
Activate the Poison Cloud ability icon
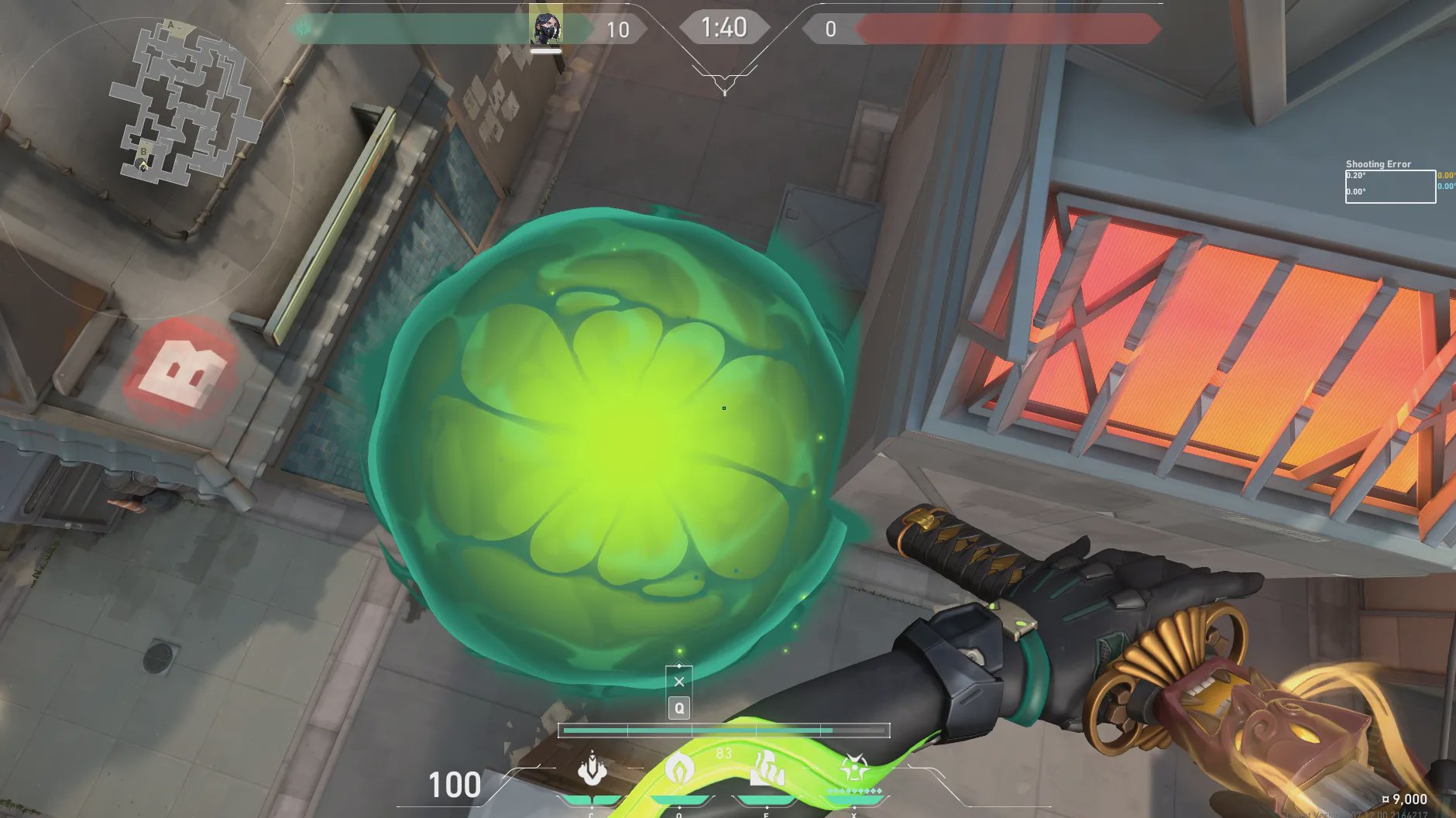(679, 769)
